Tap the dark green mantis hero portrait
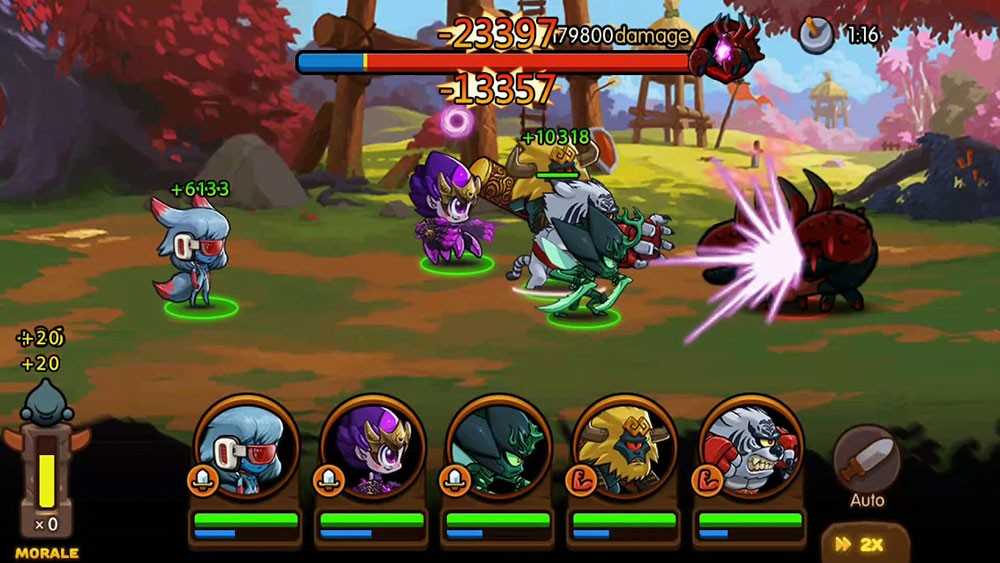1000x563 pixels. pyautogui.click(x=497, y=448)
